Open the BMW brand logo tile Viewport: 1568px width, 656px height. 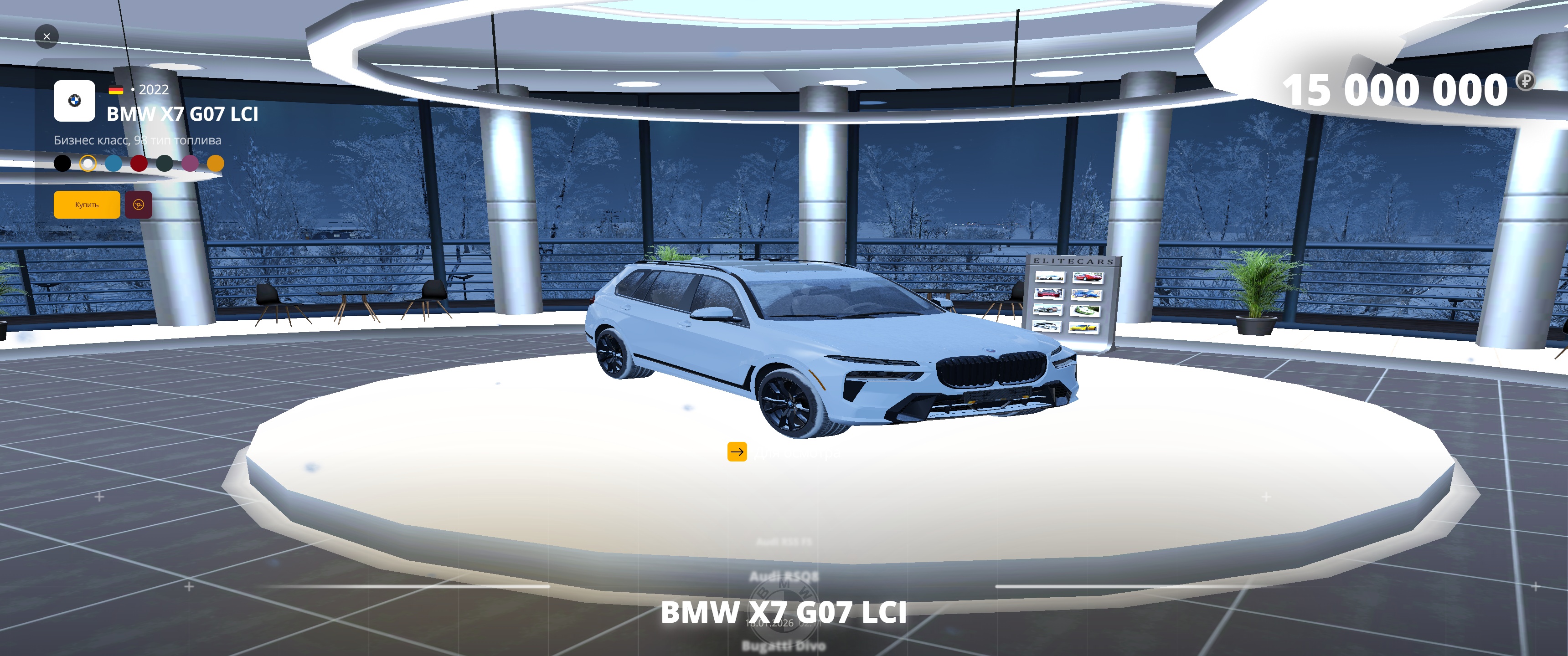(x=74, y=101)
